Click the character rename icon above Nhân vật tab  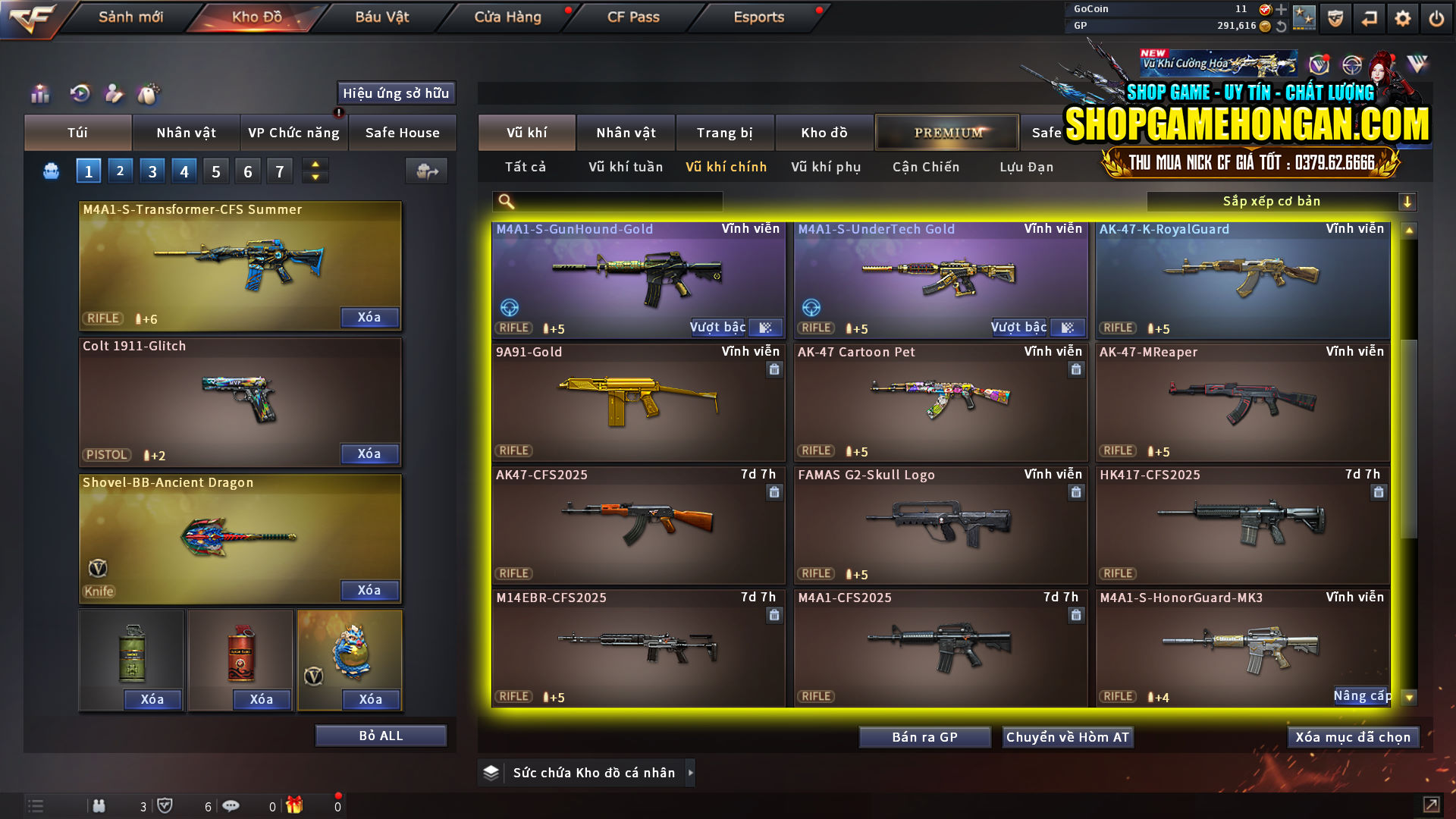114,94
